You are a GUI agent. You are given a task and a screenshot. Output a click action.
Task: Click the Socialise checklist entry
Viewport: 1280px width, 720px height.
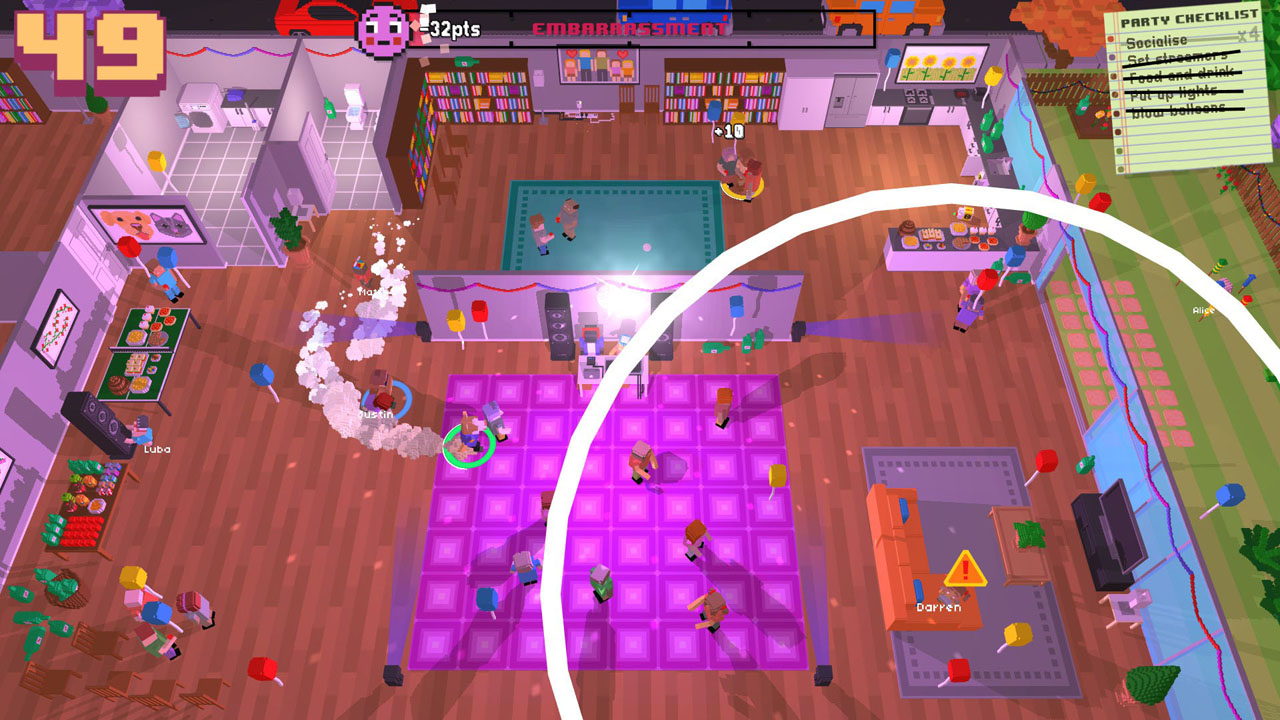[1157, 41]
